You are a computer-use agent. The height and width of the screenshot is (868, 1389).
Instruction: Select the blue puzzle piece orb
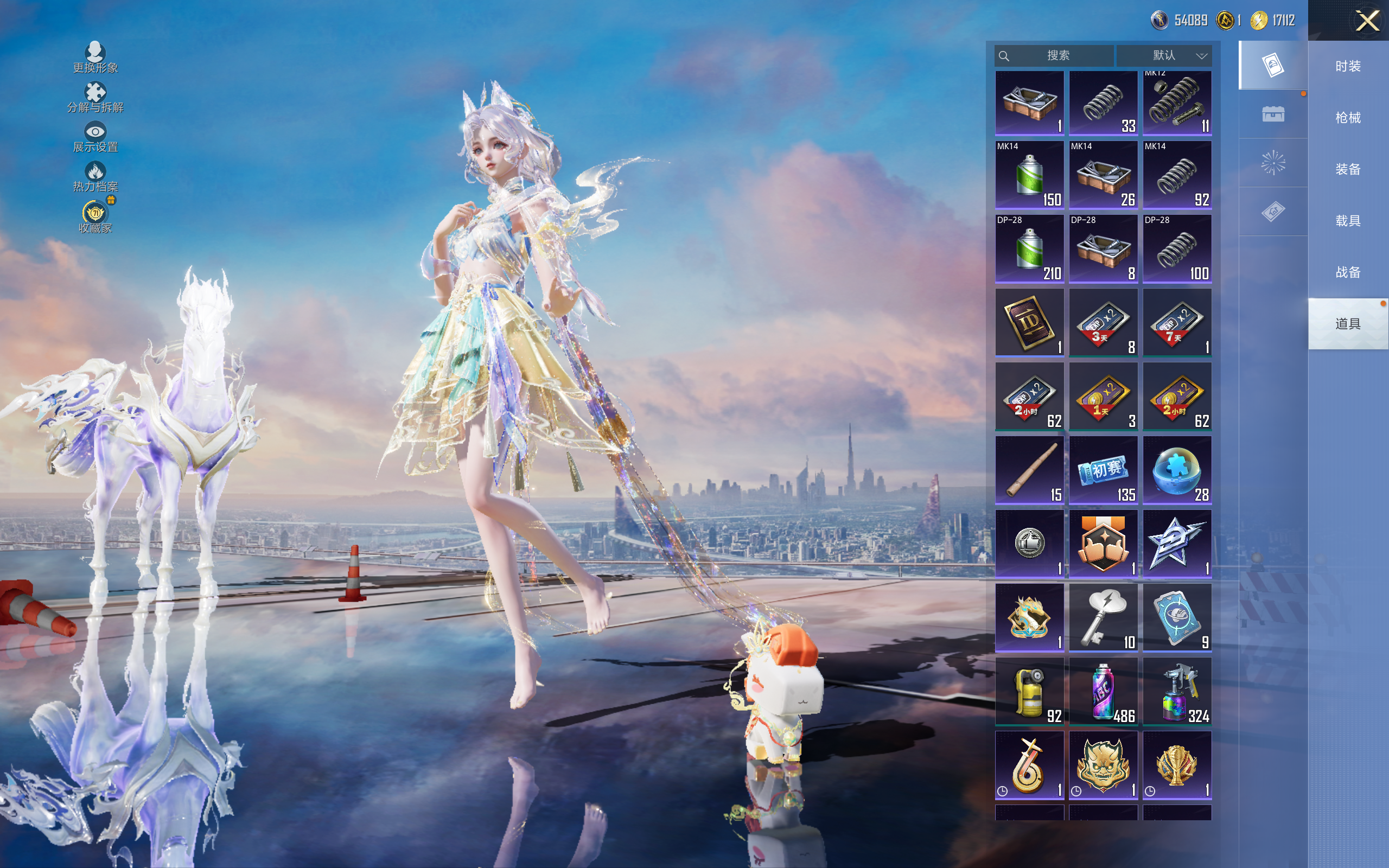coord(1177,470)
